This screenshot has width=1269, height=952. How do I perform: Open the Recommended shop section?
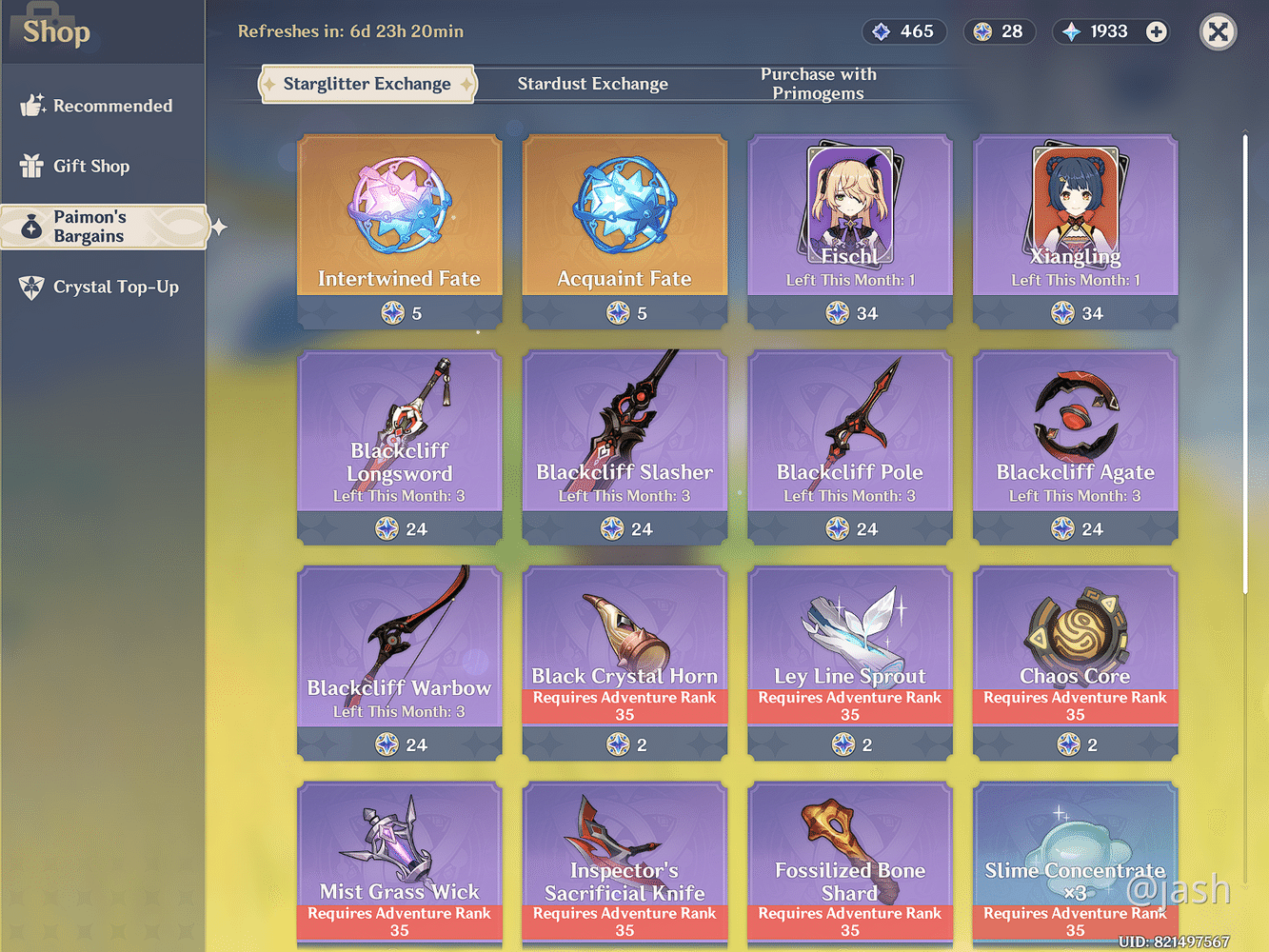[102, 105]
